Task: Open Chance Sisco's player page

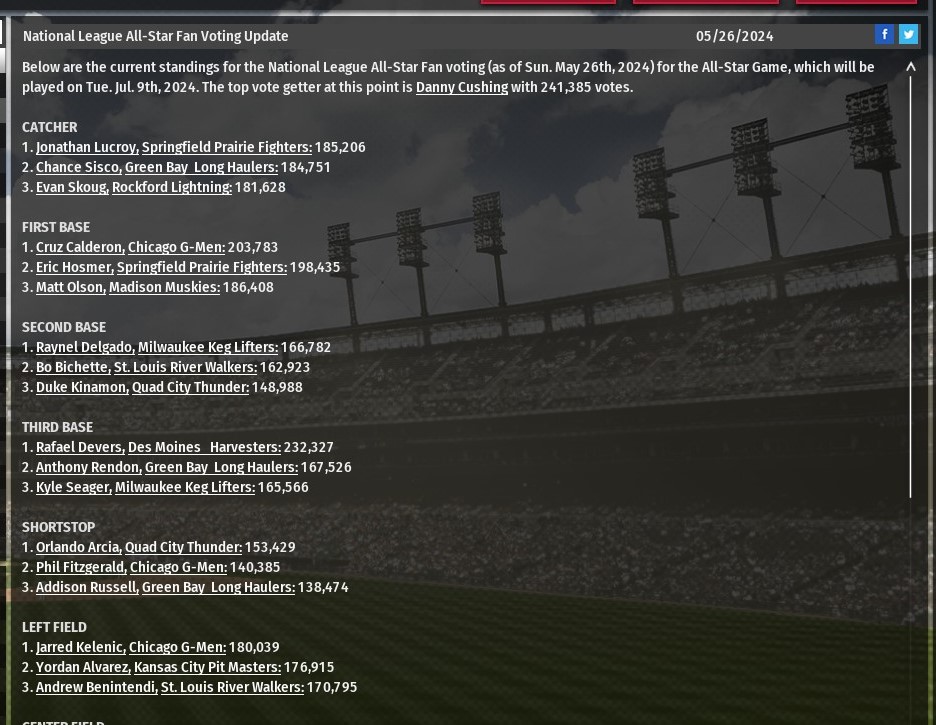Action: point(78,167)
